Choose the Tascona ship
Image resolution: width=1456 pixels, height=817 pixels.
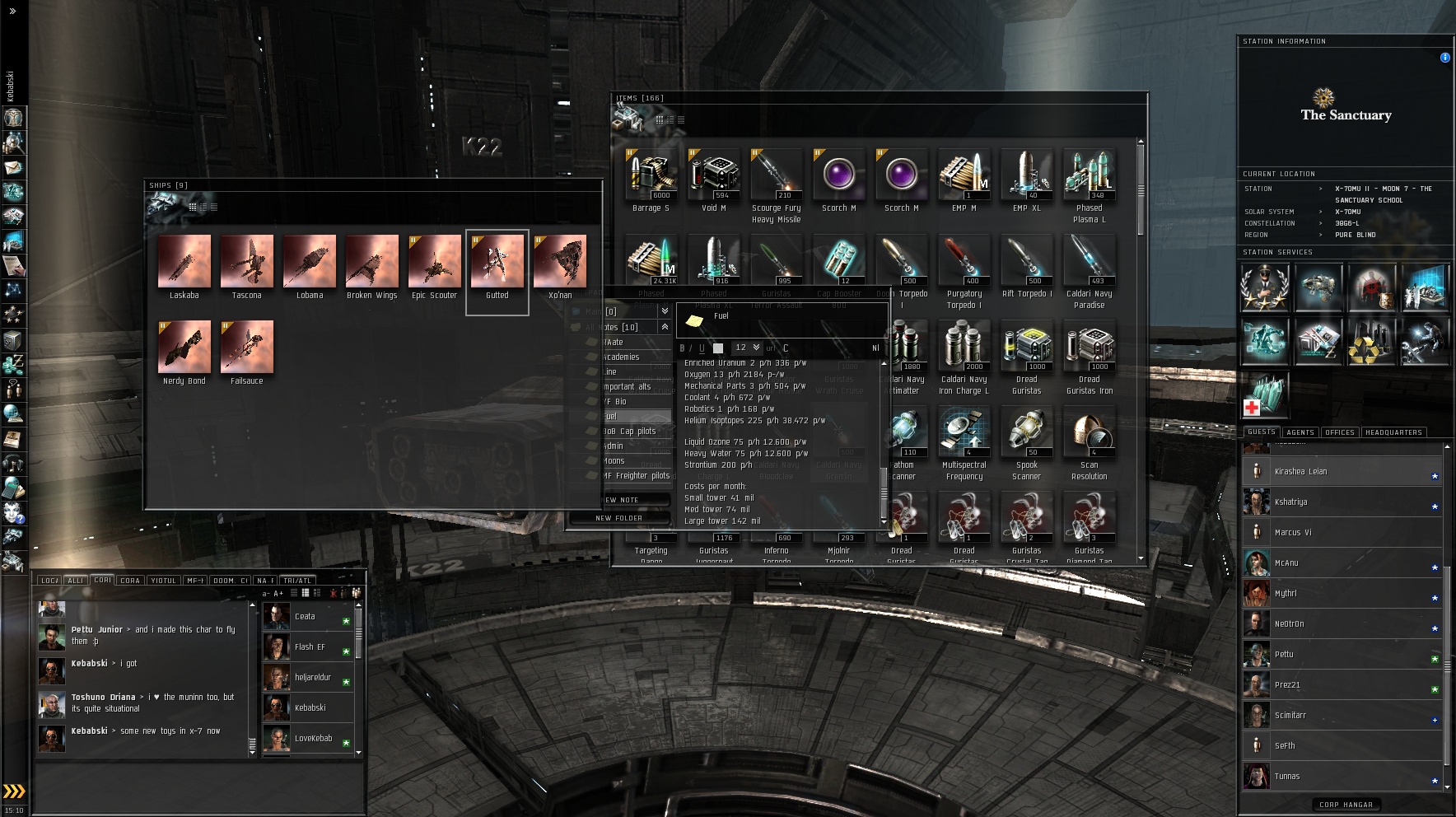click(x=247, y=262)
